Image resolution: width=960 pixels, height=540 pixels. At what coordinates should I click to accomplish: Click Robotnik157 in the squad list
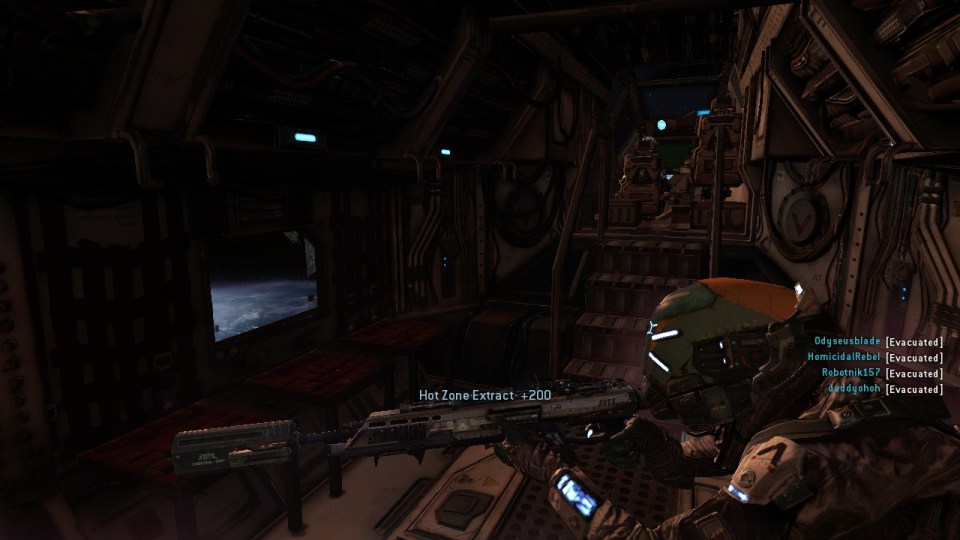pos(851,373)
